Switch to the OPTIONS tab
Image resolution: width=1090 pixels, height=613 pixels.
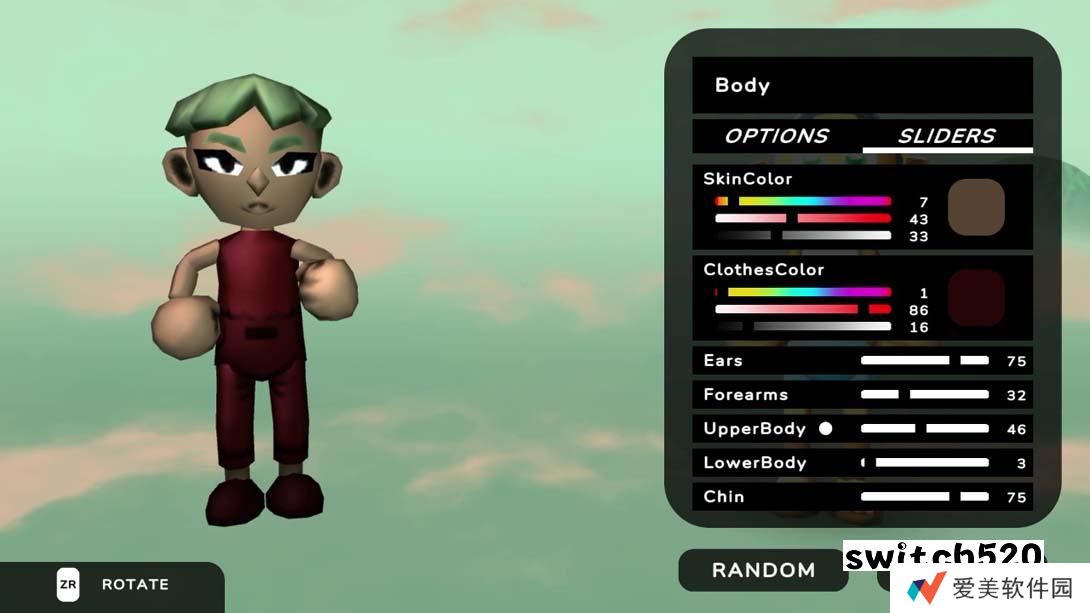[776, 136]
